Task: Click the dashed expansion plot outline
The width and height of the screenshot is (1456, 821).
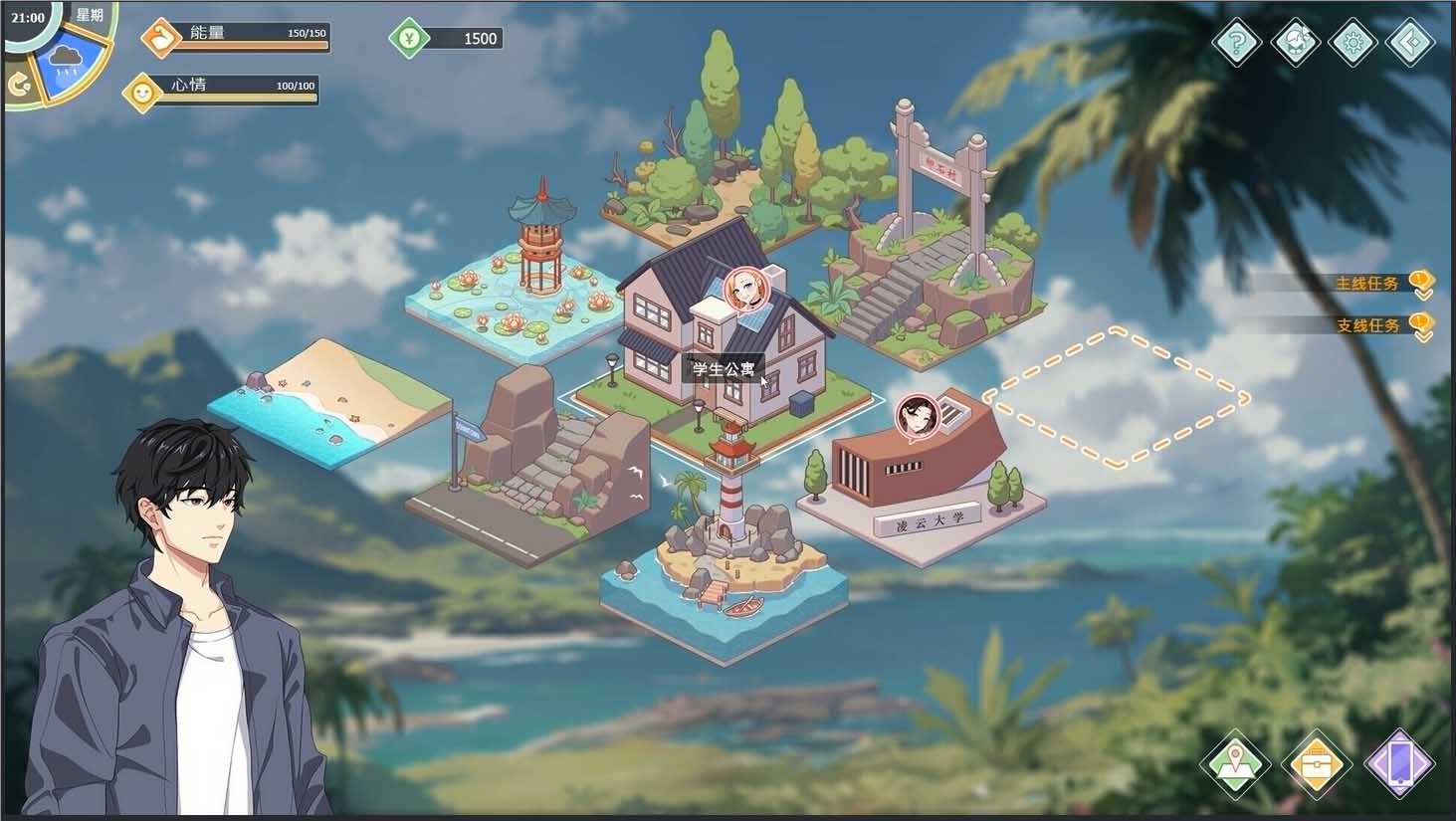Action: [x=1120, y=393]
